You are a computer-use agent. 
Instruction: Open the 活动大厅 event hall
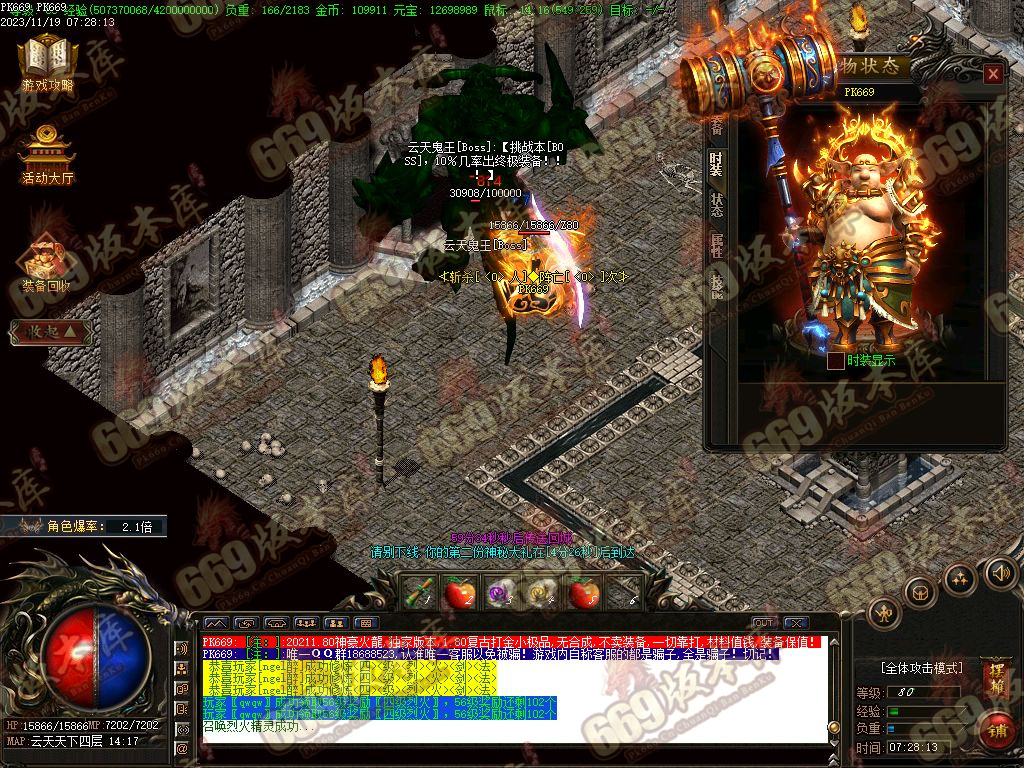47,157
